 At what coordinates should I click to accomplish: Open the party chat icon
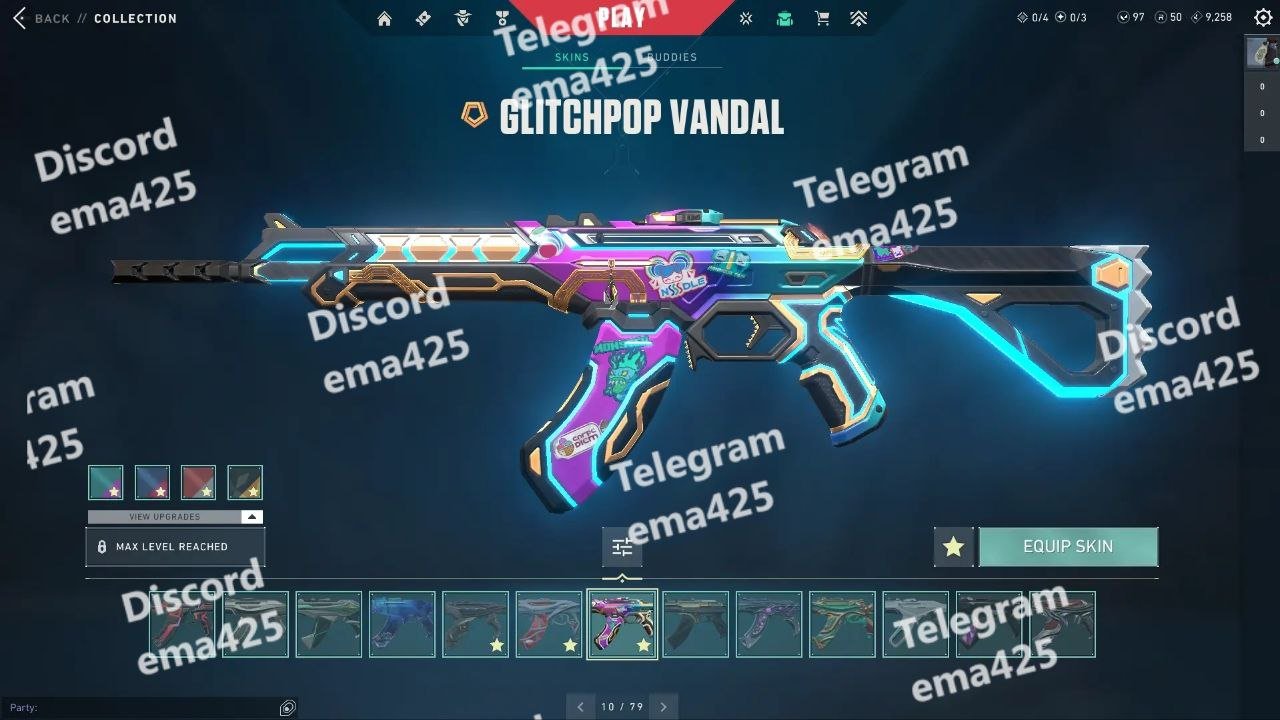point(288,708)
